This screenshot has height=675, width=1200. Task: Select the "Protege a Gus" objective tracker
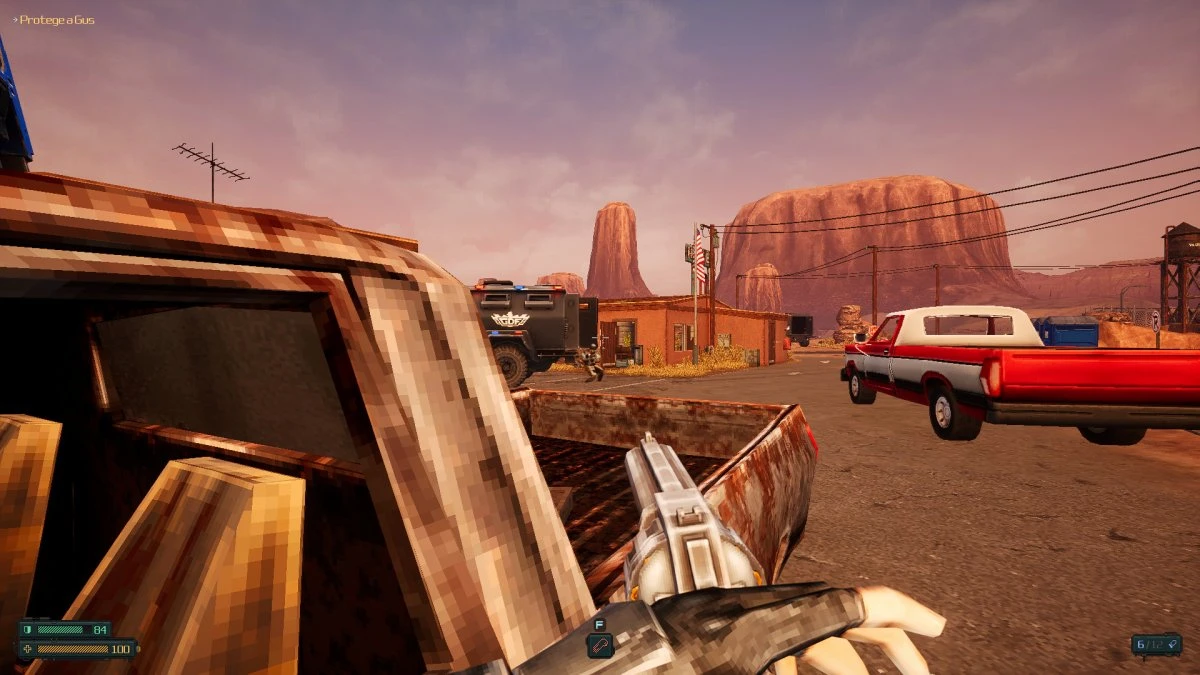pyautogui.click(x=55, y=20)
